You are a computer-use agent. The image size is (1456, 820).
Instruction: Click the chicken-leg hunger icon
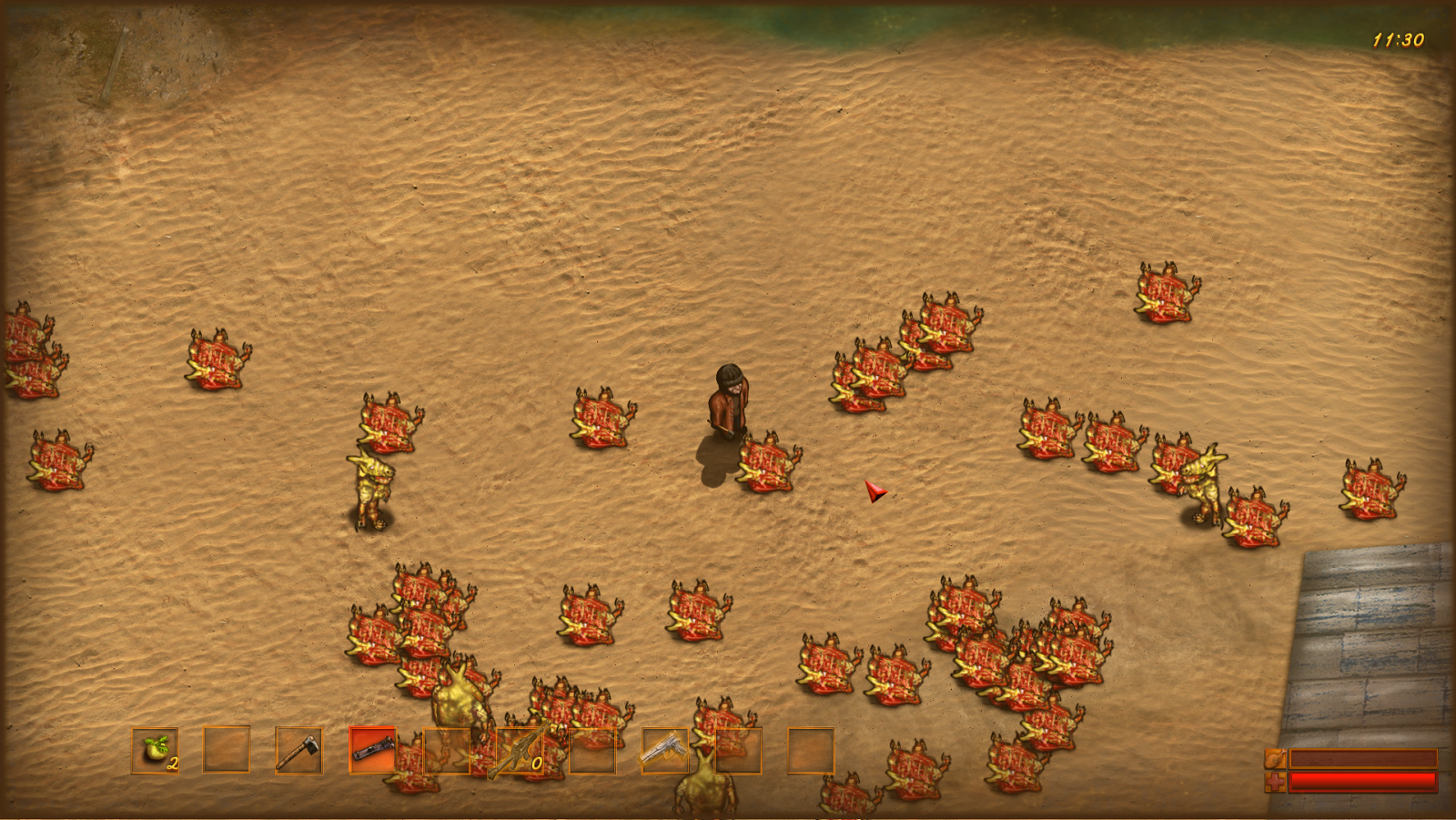point(1275,757)
